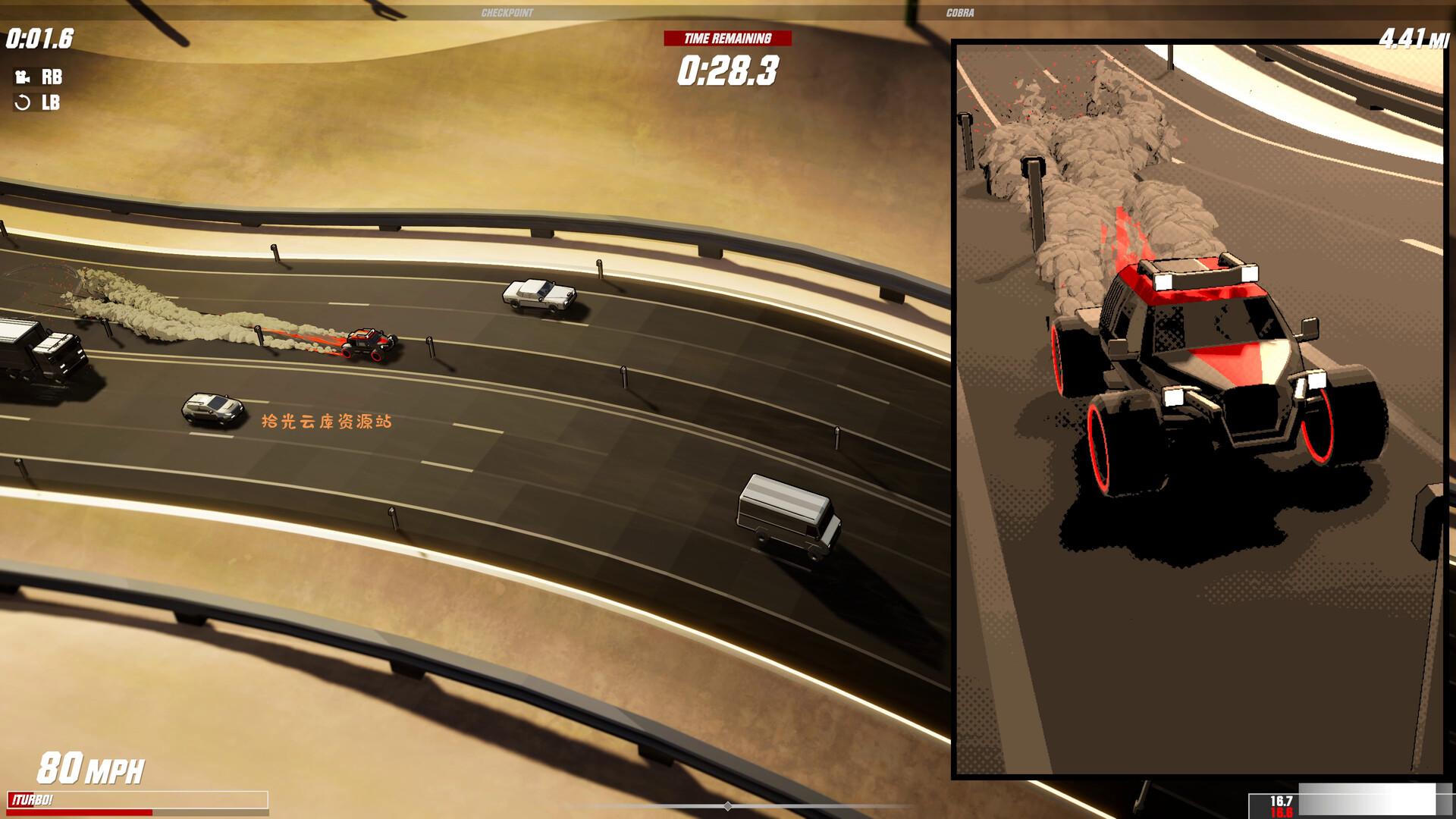Screen dimensions: 1456x819
Task: Click the 80 MPH speed indicator
Action: click(91, 767)
